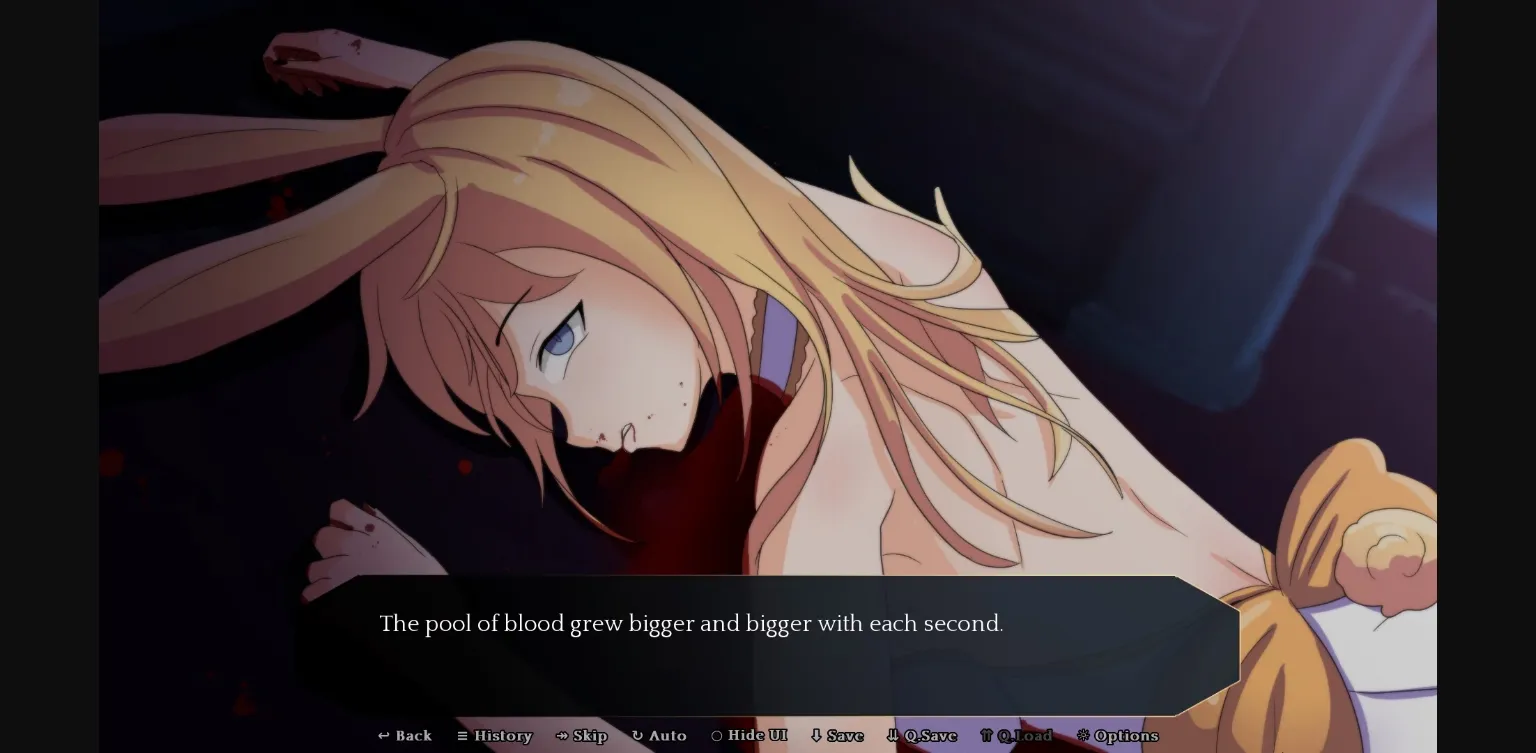The image size is (1536, 753).
Task: Open the Options settings panel
Action: (1117, 736)
